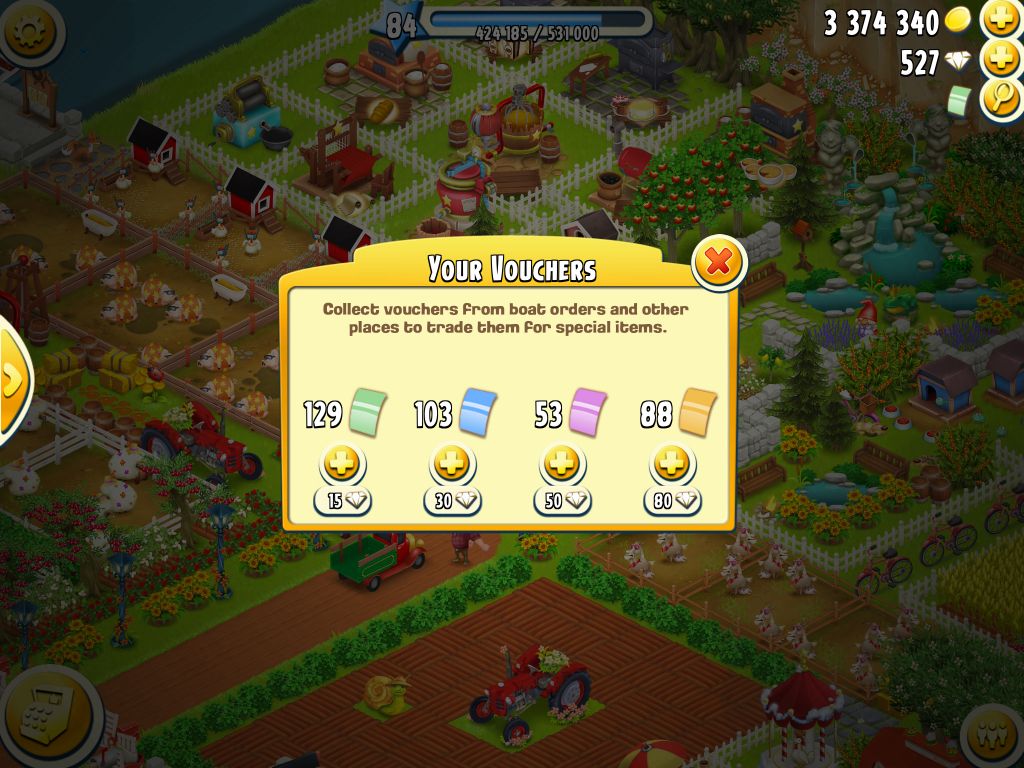Viewport: 1024px width, 768px height.
Task: Add more coins with plus button
Action: coord(1000,19)
